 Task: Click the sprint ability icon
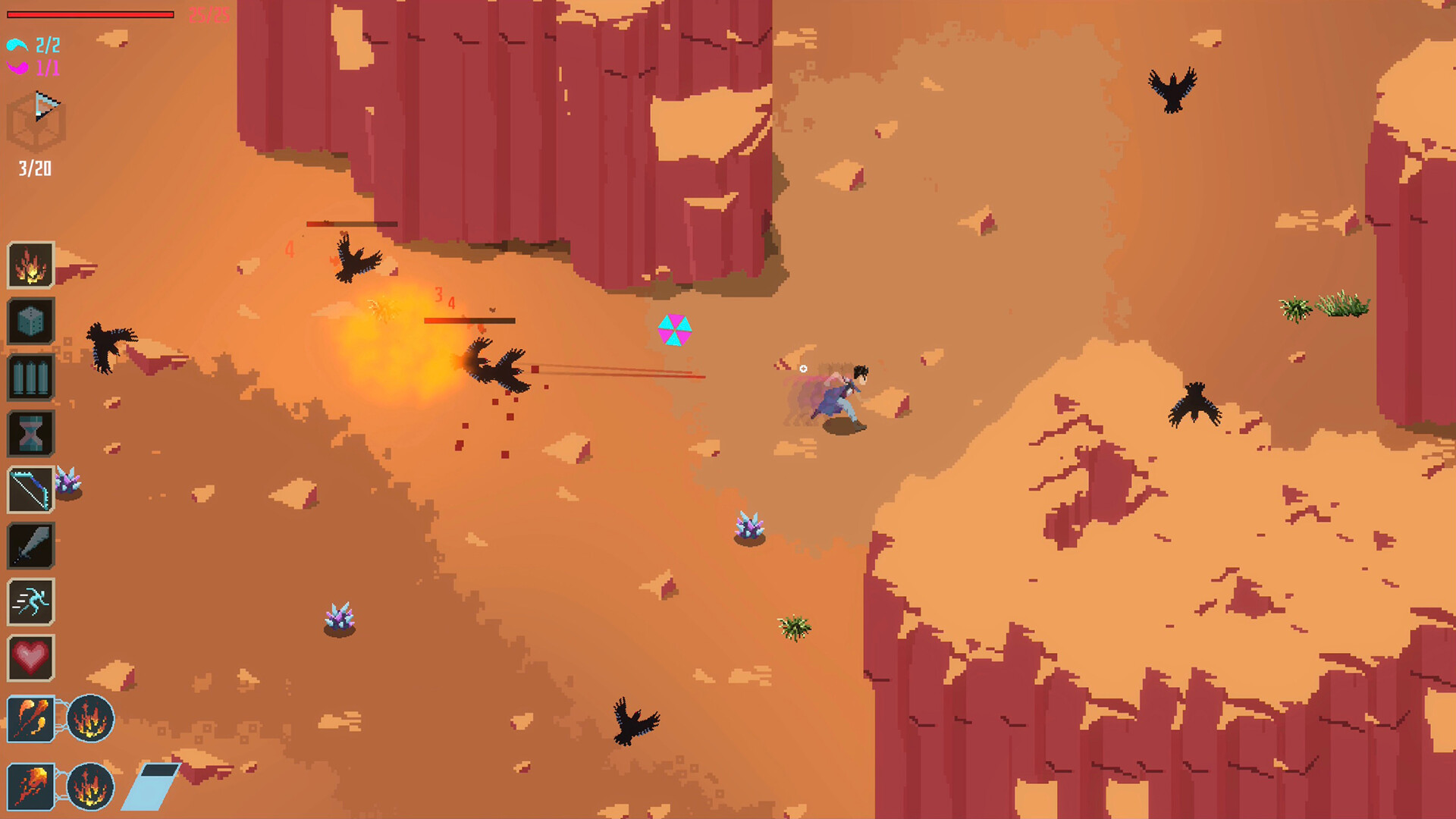tap(30, 601)
